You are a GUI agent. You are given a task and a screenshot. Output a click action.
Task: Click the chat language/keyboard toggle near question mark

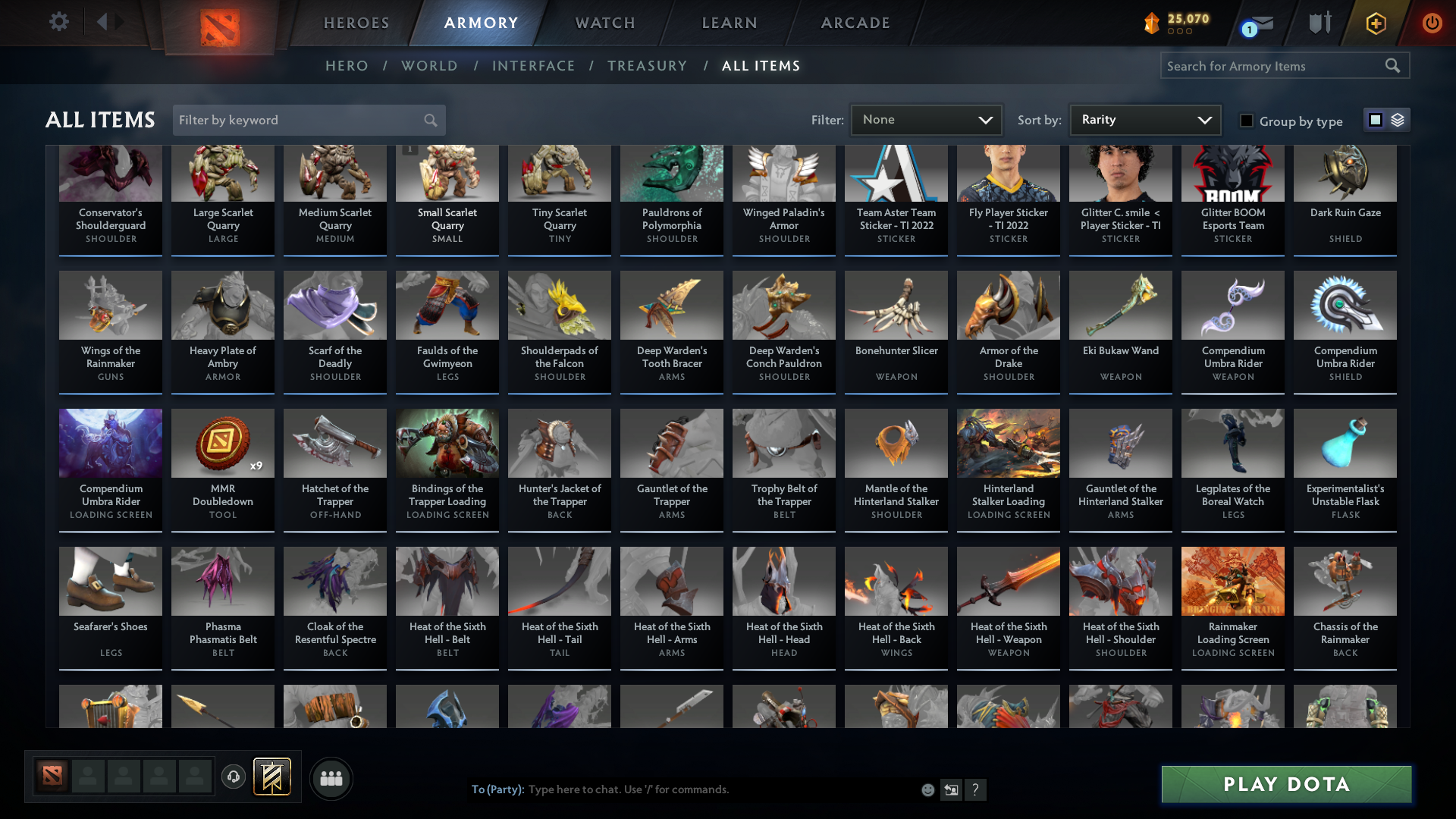pos(951,789)
